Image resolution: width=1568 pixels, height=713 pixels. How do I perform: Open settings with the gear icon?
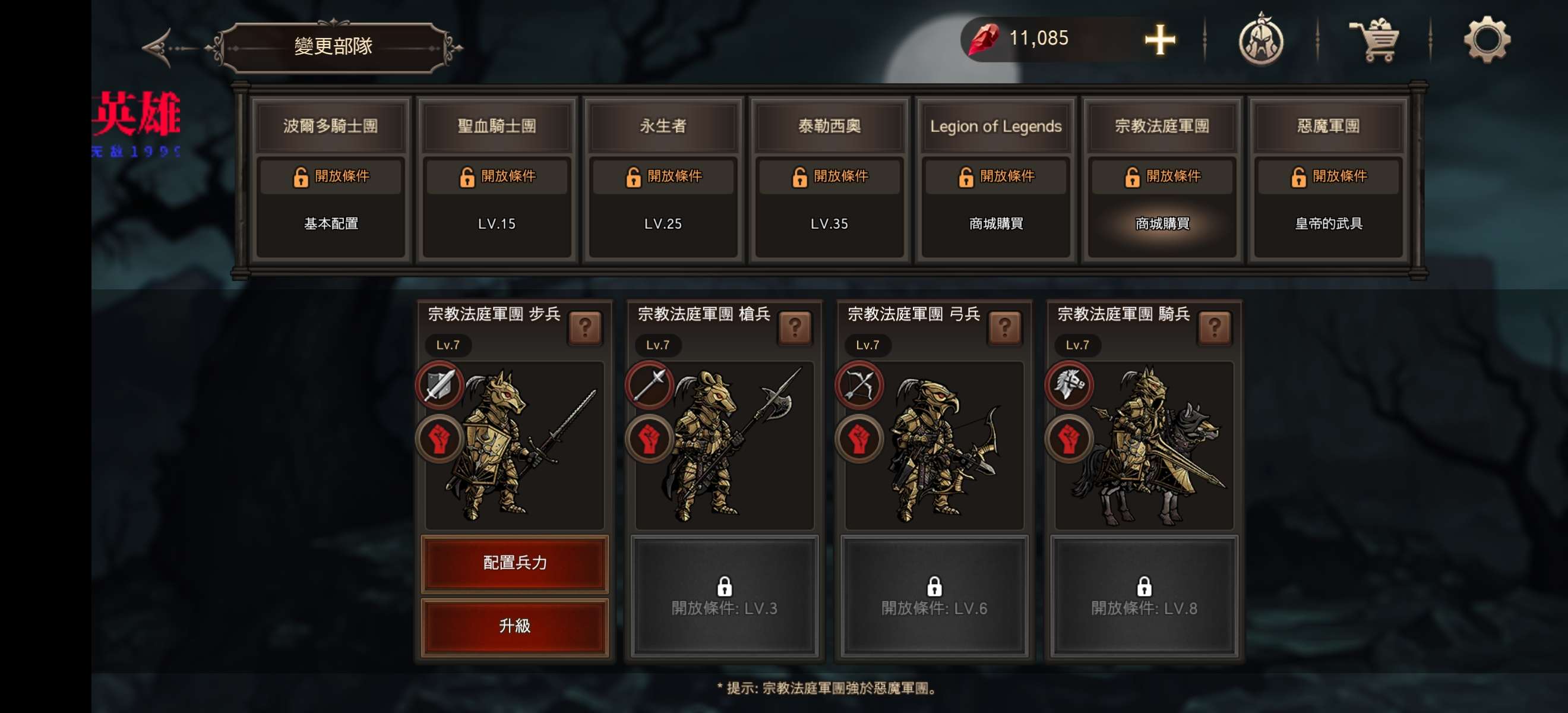point(1486,40)
